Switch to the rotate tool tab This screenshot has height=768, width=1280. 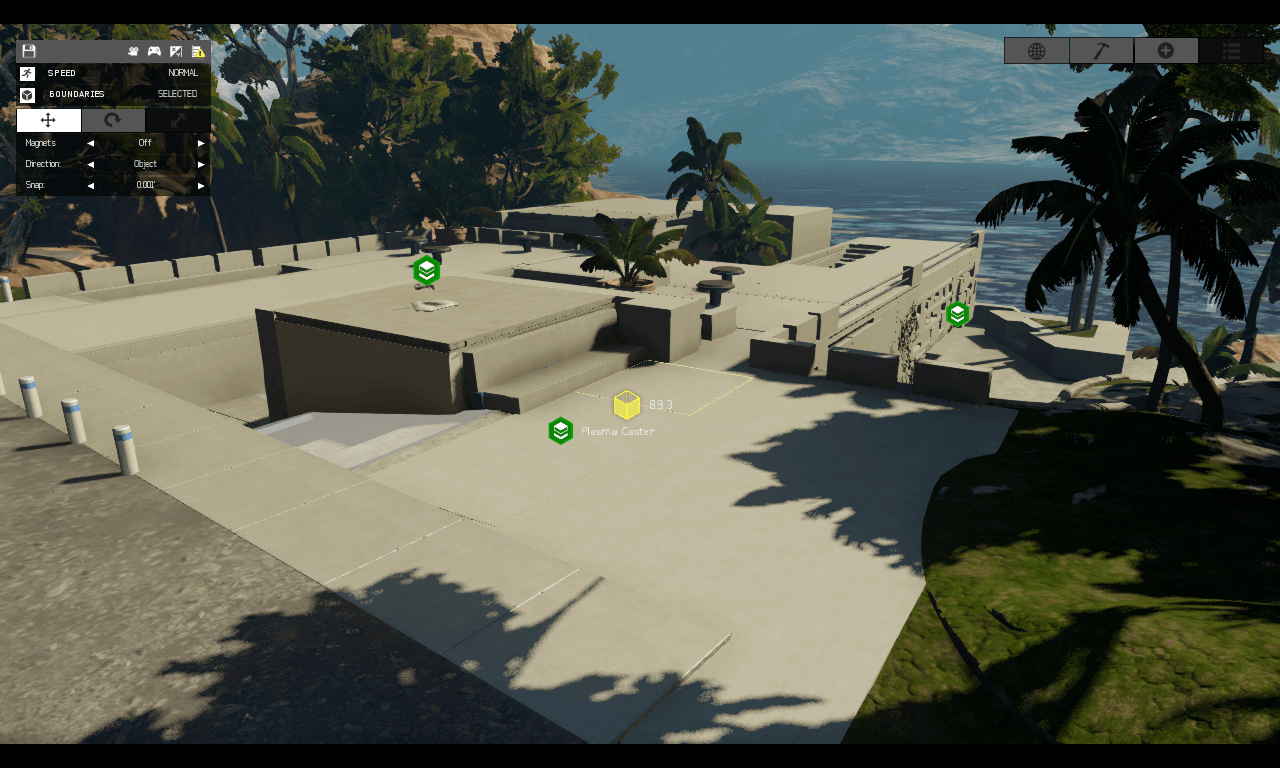pyautogui.click(x=113, y=120)
